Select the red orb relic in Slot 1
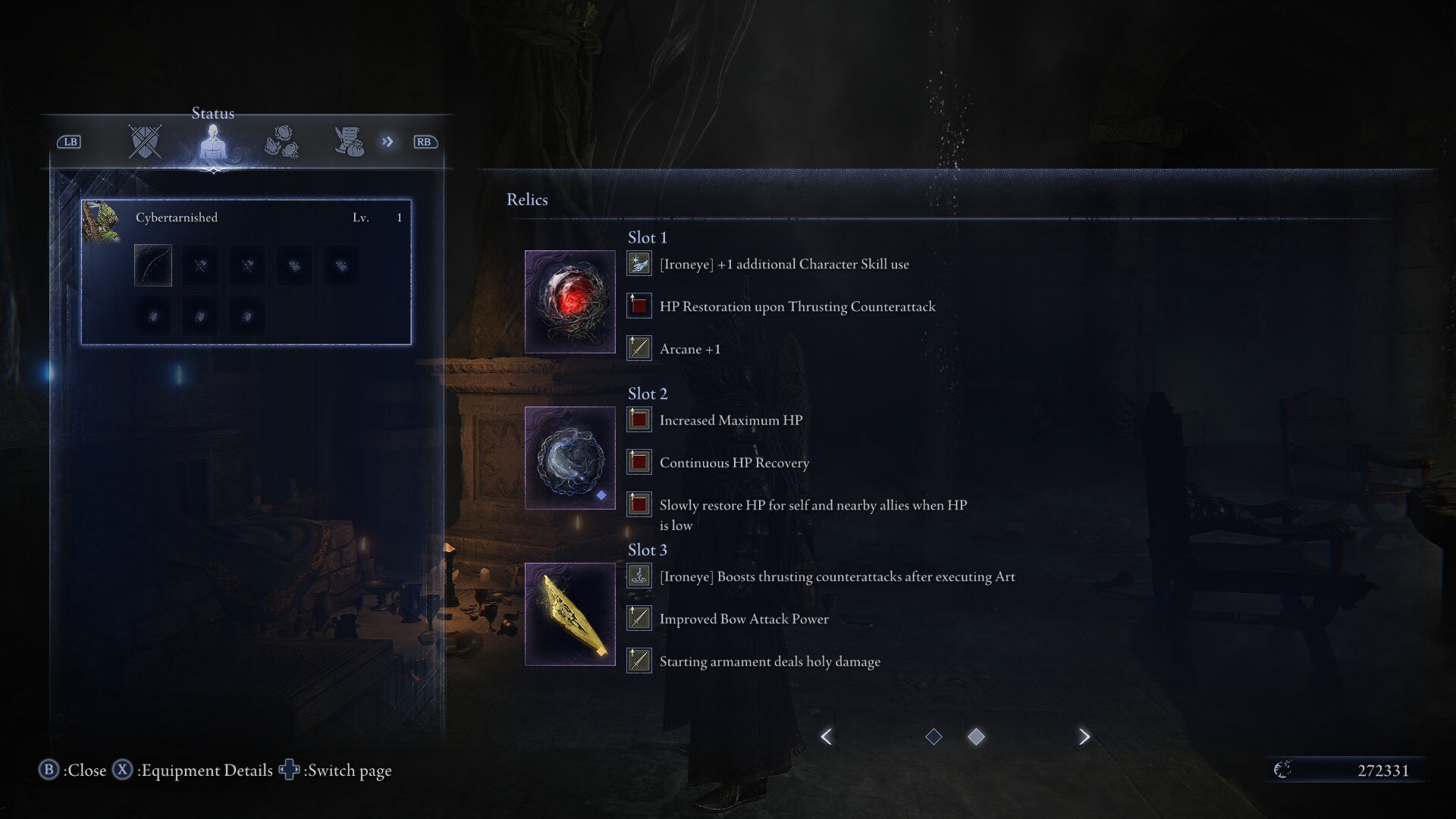The height and width of the screenshot is (819, 1456). pyautogui.click(x=570, y=302)
